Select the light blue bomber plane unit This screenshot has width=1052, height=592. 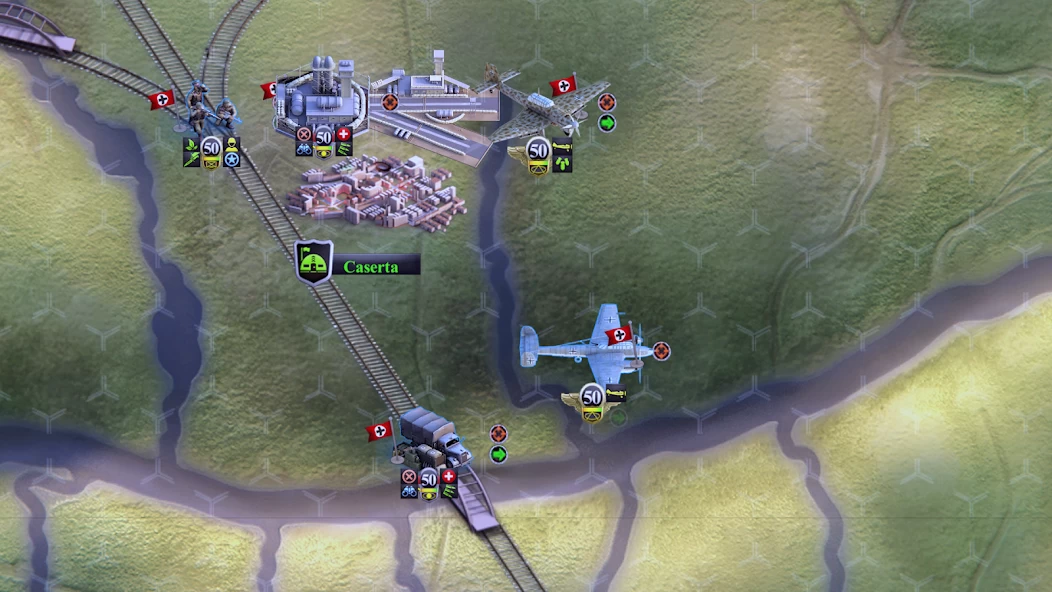pyautogui.click(x=585, y=347)
